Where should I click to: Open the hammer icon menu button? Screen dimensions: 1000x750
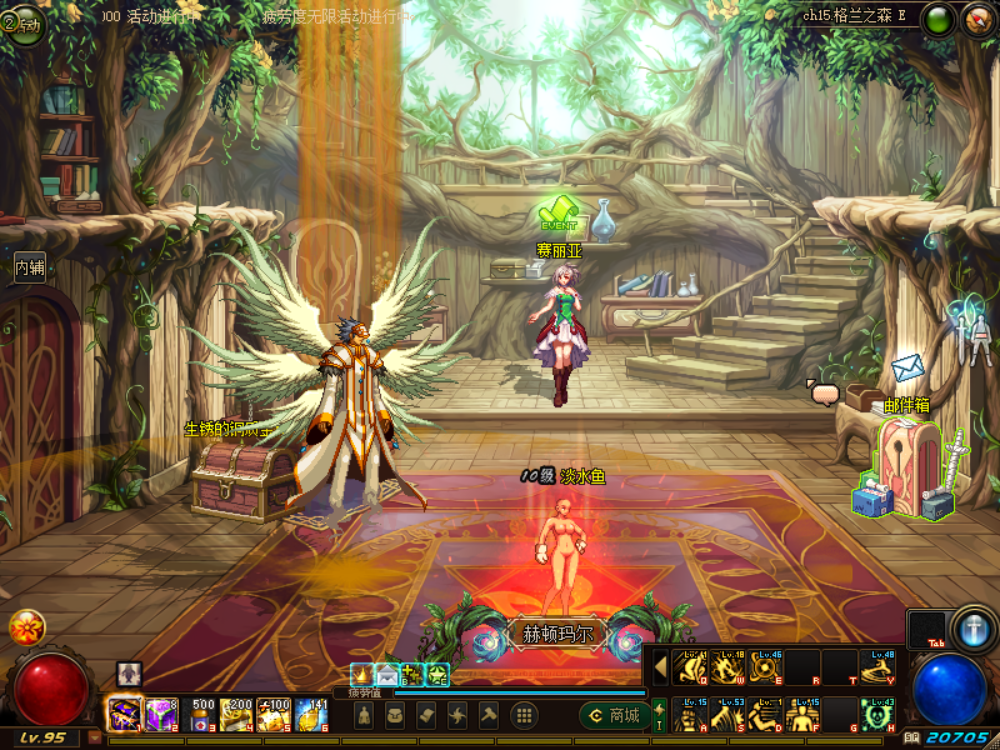[x=489, y=715]
